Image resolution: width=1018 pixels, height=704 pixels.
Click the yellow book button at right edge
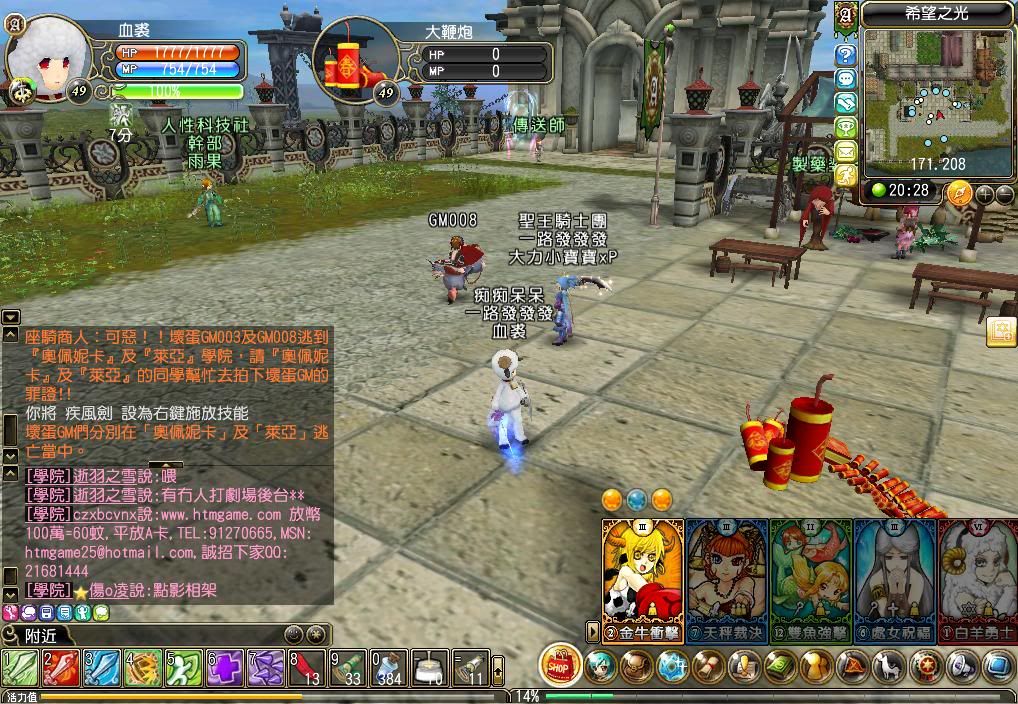(1001, 332)
